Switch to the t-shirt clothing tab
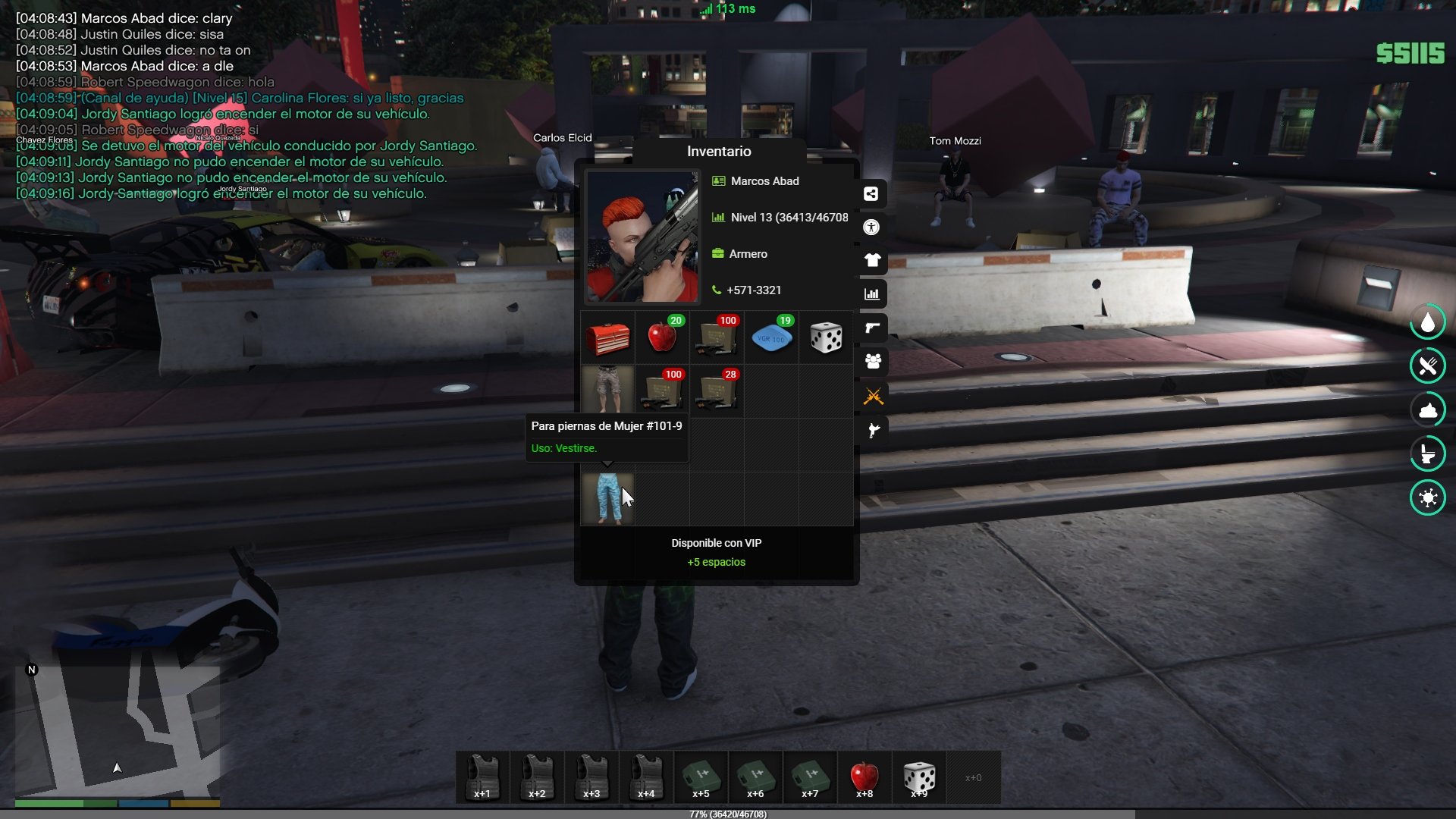 click(x=872, y=261)
